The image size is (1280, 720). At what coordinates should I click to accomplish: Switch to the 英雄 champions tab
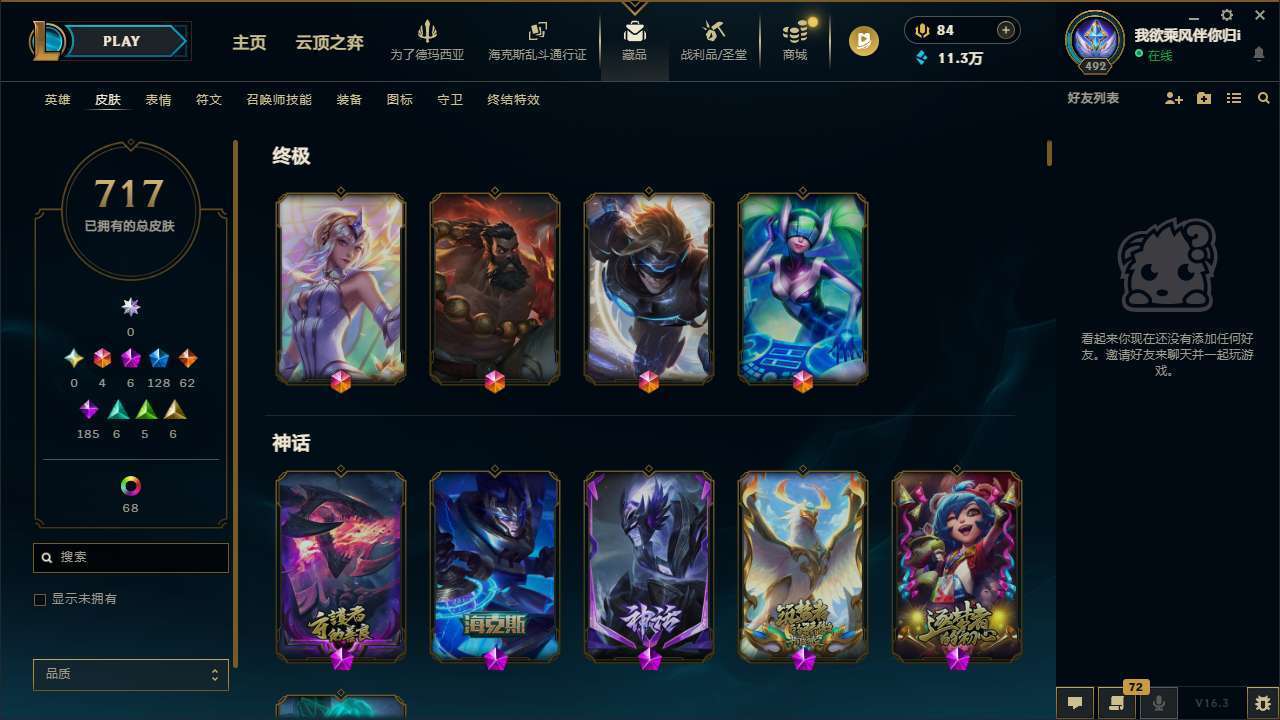point(57,100)
